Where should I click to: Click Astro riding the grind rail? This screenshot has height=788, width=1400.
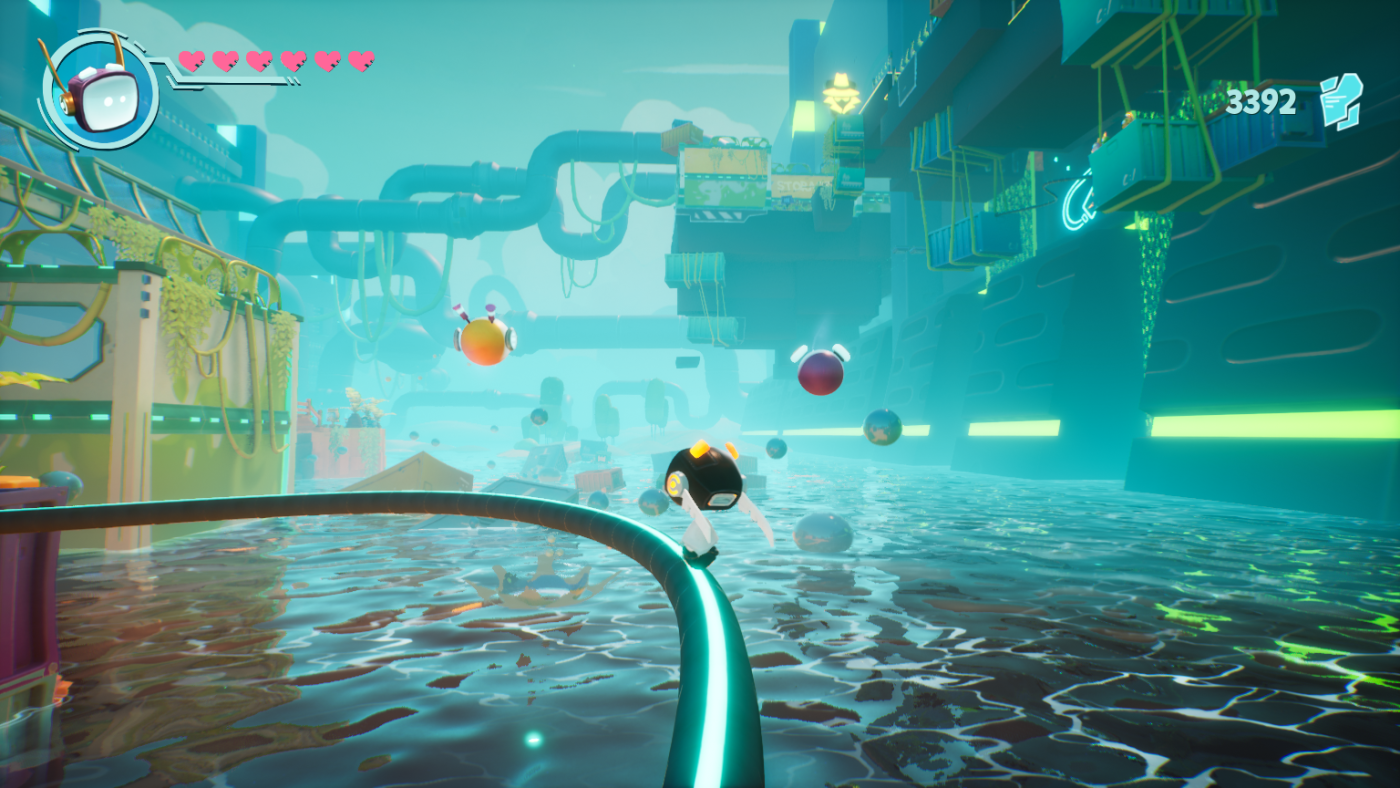(704, 490)
